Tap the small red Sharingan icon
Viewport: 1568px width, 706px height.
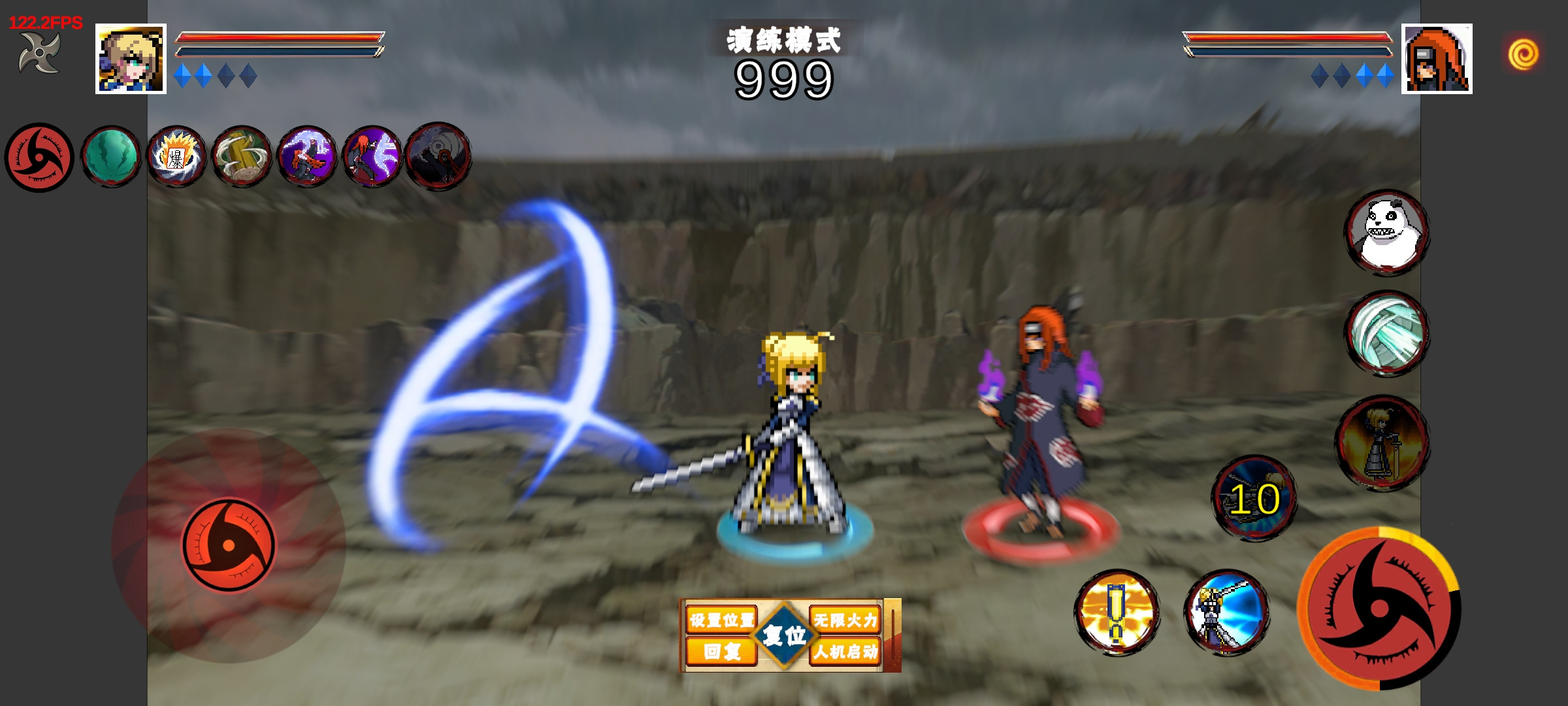(x=39, y=158)
